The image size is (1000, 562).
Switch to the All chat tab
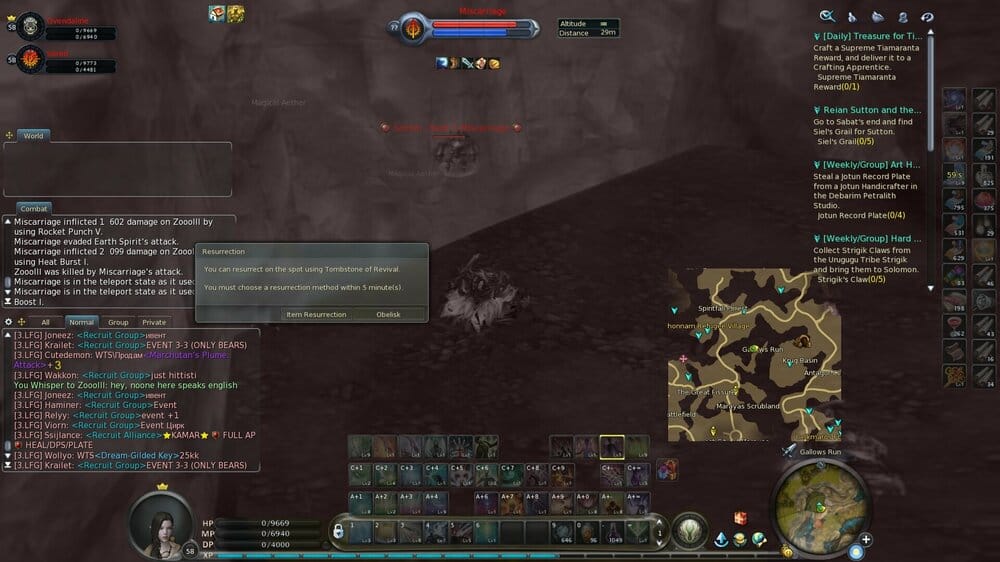(45, 322)
